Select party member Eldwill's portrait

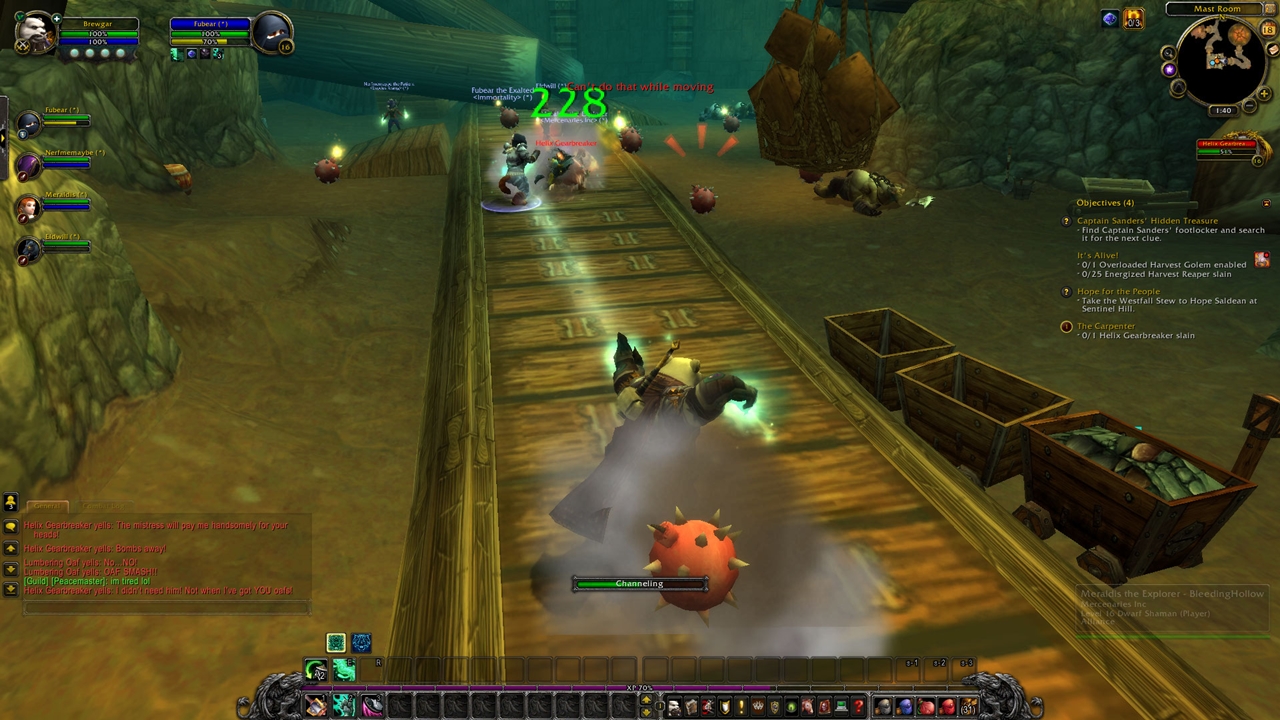(x=28, y=250)
